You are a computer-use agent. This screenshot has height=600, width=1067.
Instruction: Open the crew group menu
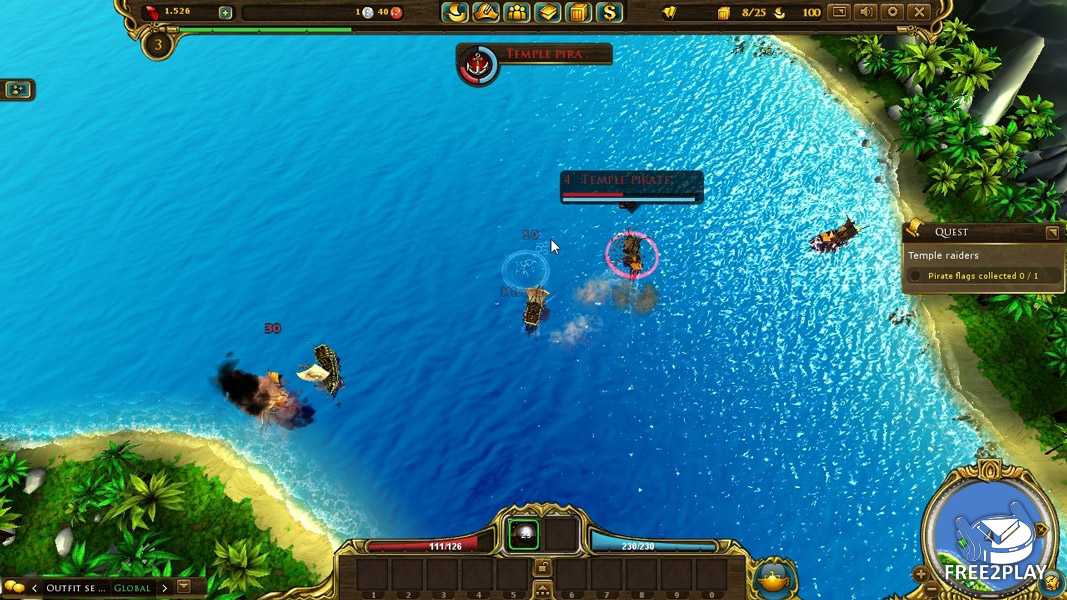pos(517,13)
